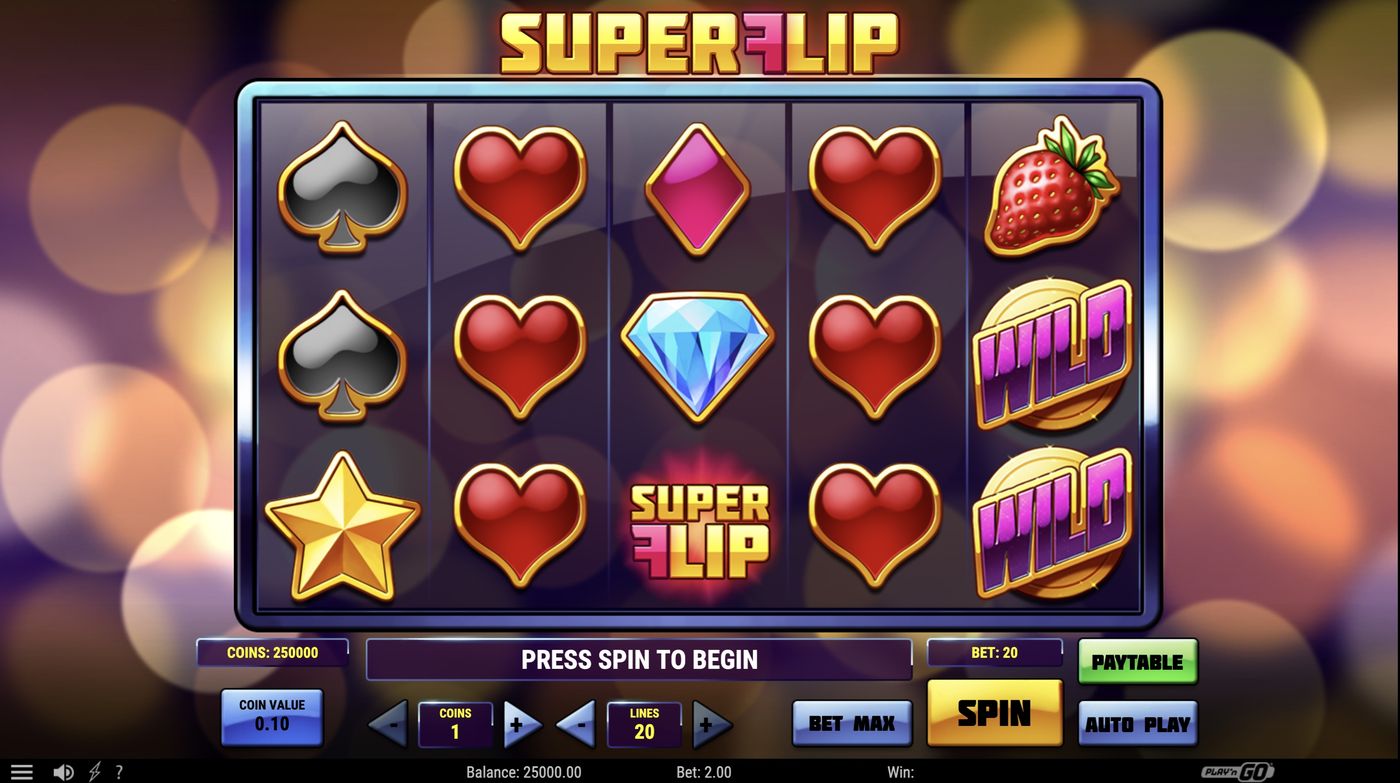Open the game menu via hamburger icon
Screen dimensions: 1400x783
click(x=21, y=770)
